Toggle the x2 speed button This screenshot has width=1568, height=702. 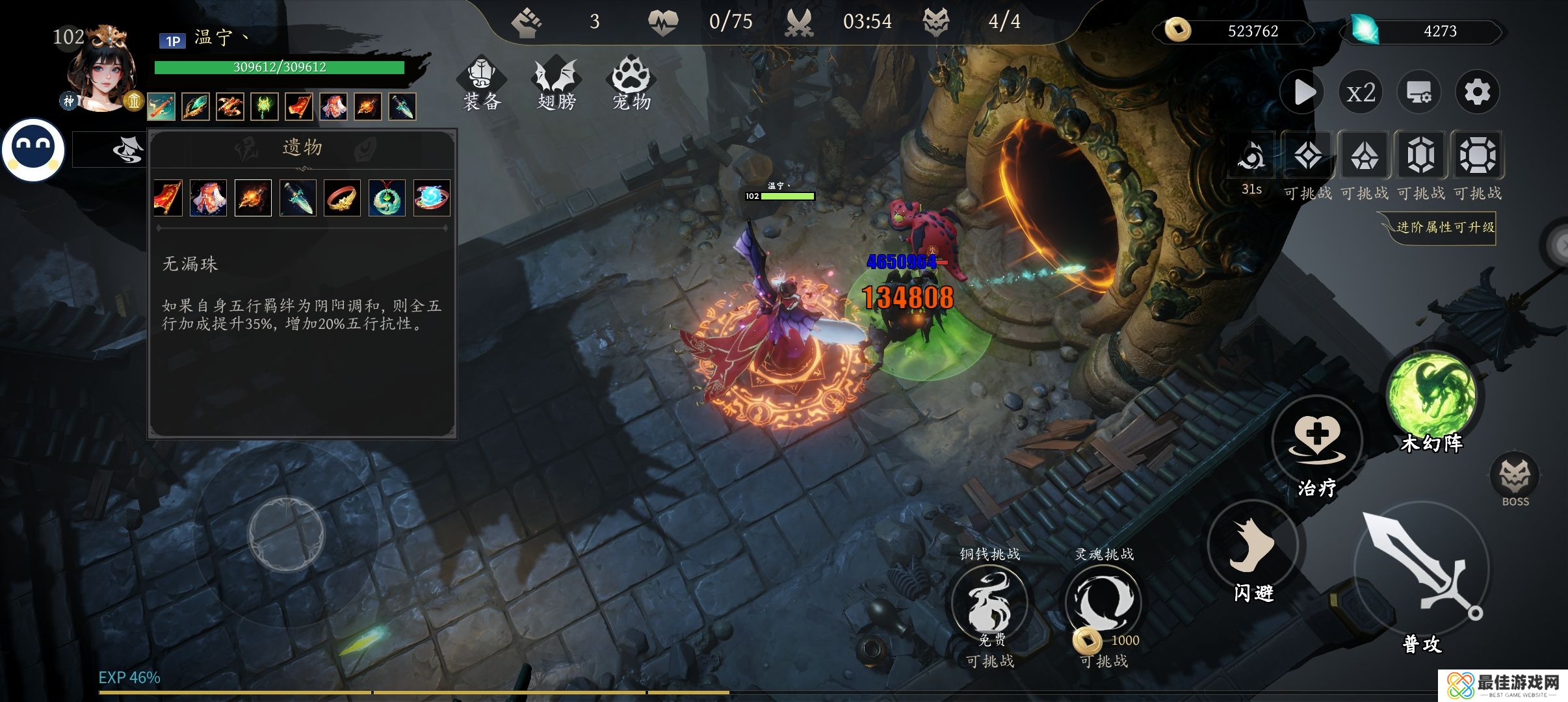1361,92
